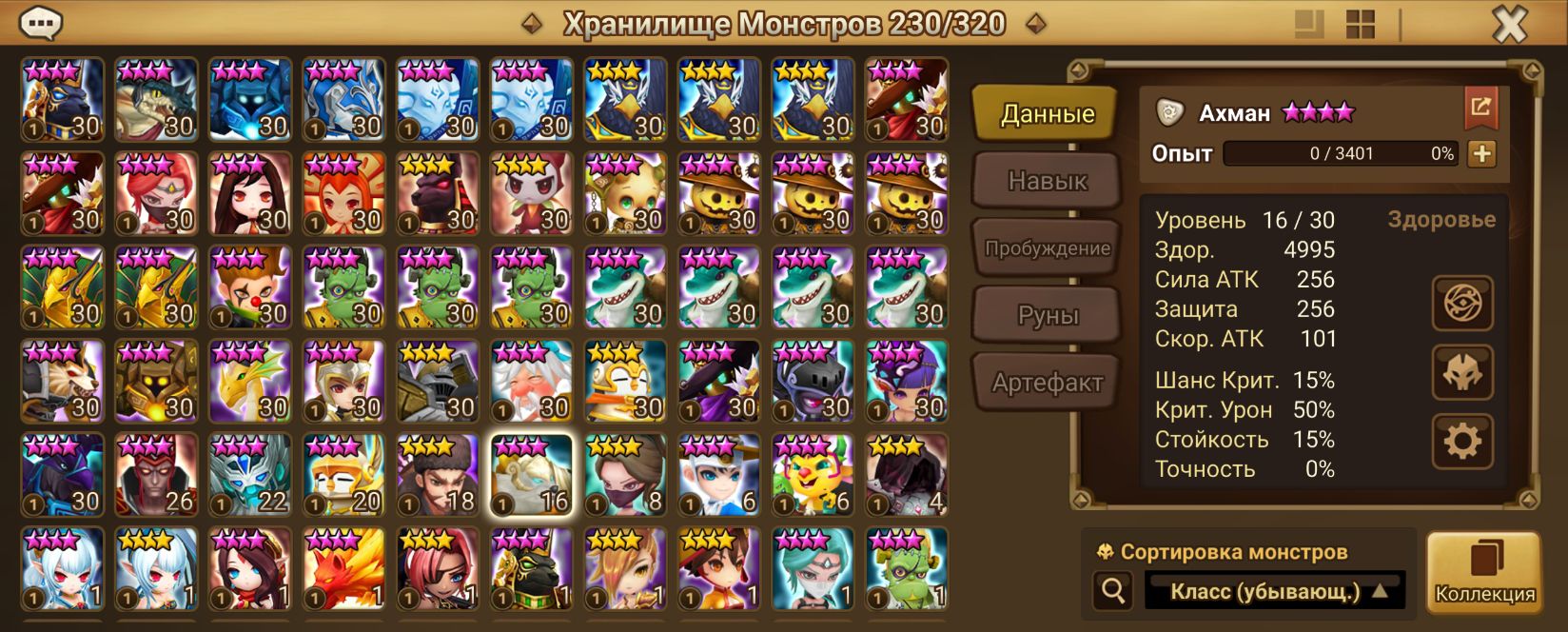Viewport: 1568px width, 632px height.
Task: Add experience with the plus button
Action: (x=1481, y=153)
